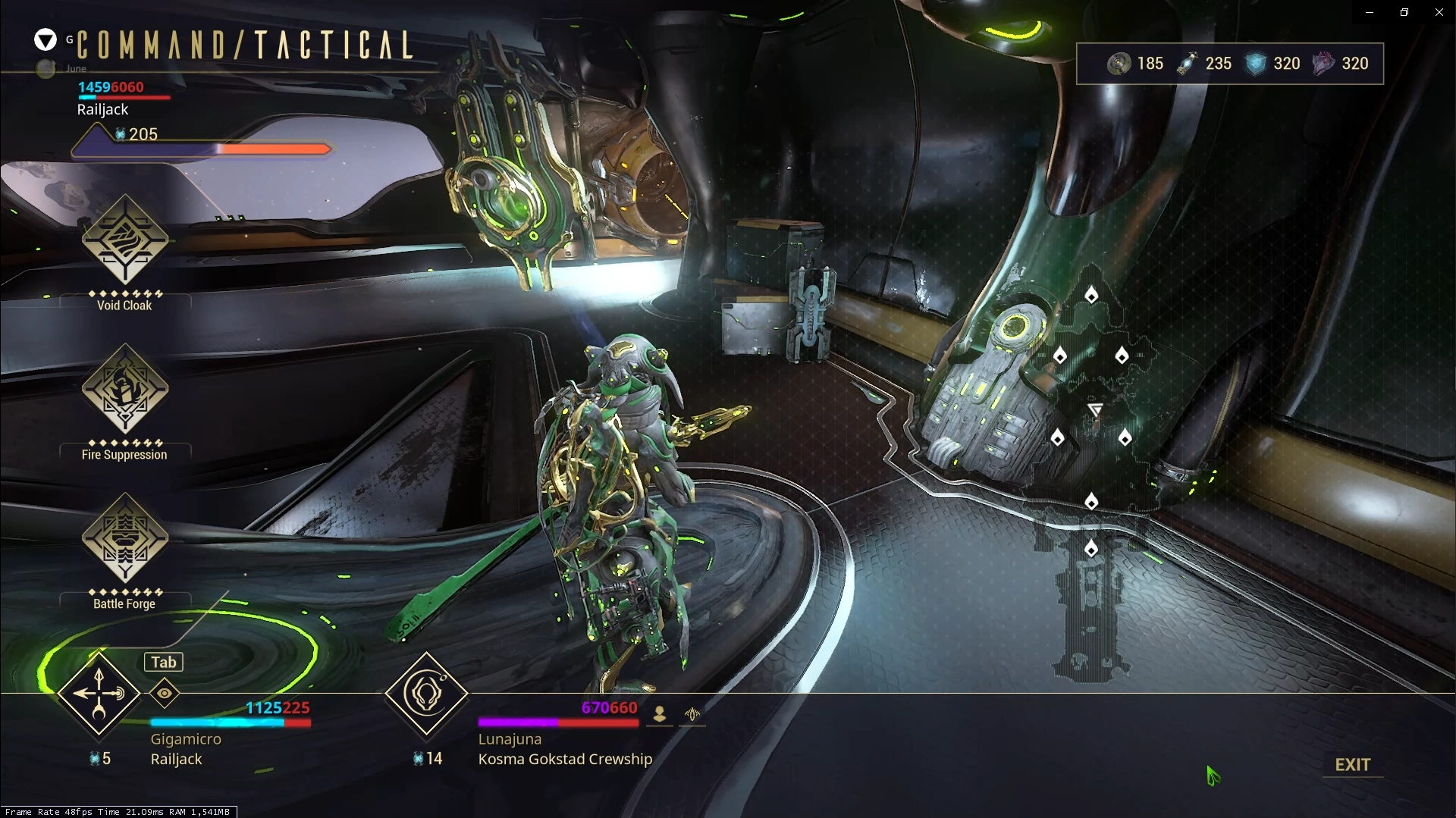Open the Command/Tactical header chevron
The width and height of the screenshot is (1456, 818).
(45, 39)
